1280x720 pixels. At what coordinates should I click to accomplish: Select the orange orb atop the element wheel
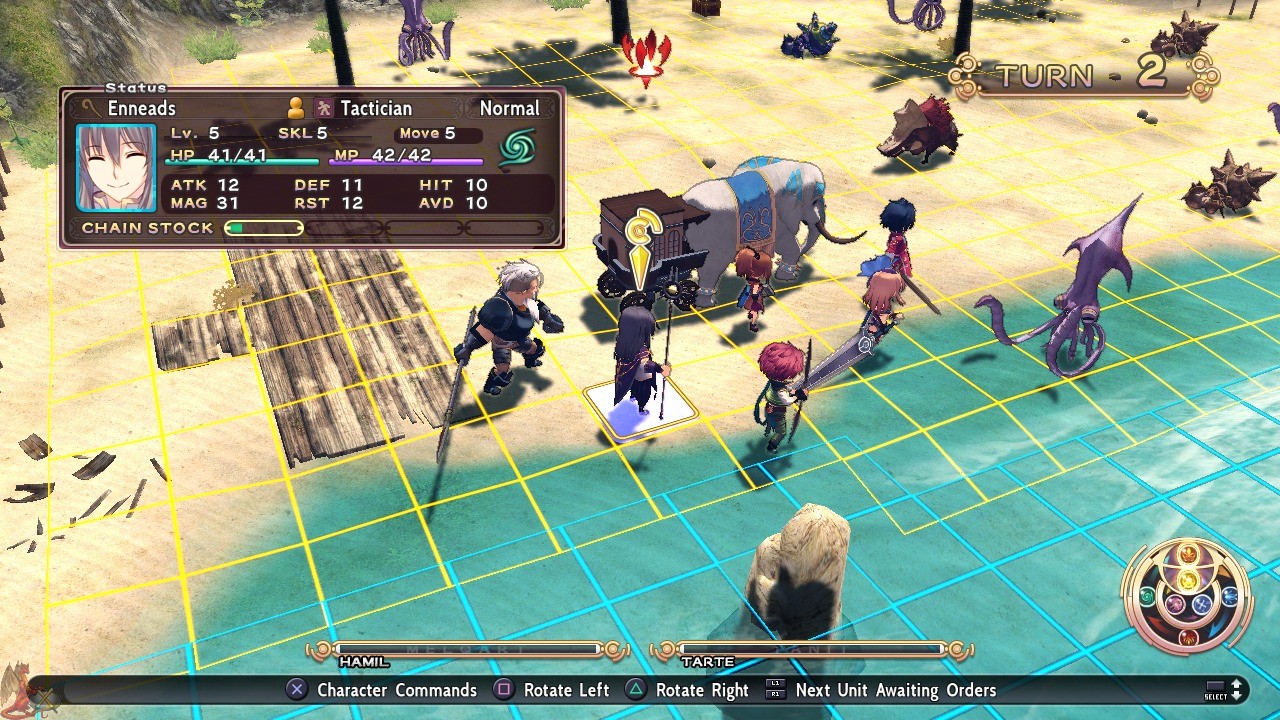coord(1187,554)
